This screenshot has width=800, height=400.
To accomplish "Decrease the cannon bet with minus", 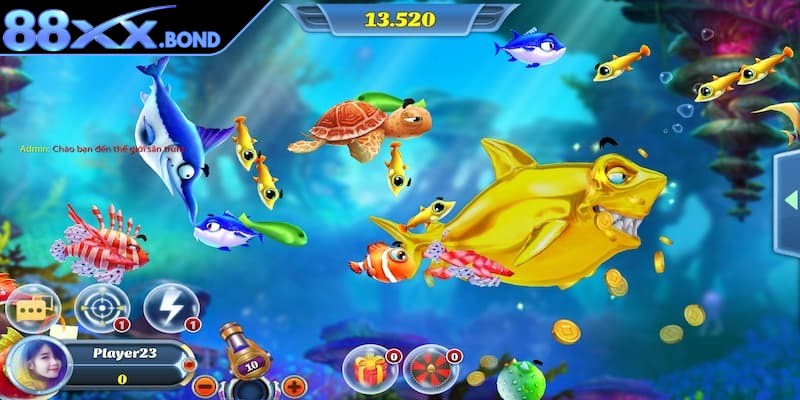I will point(204,386).
